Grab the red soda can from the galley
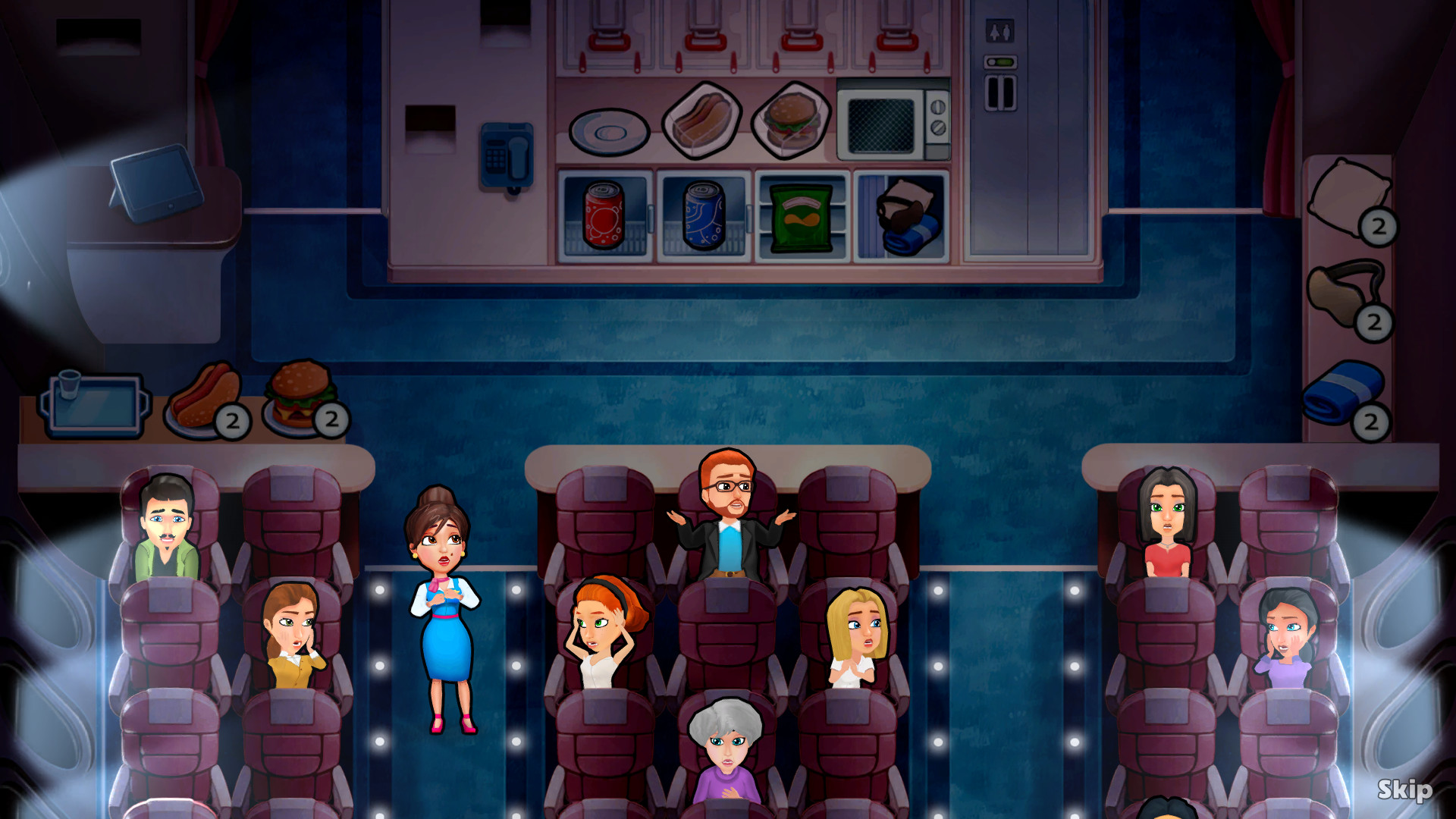The height and width of the screenshot is (819, 1456). 603,216
